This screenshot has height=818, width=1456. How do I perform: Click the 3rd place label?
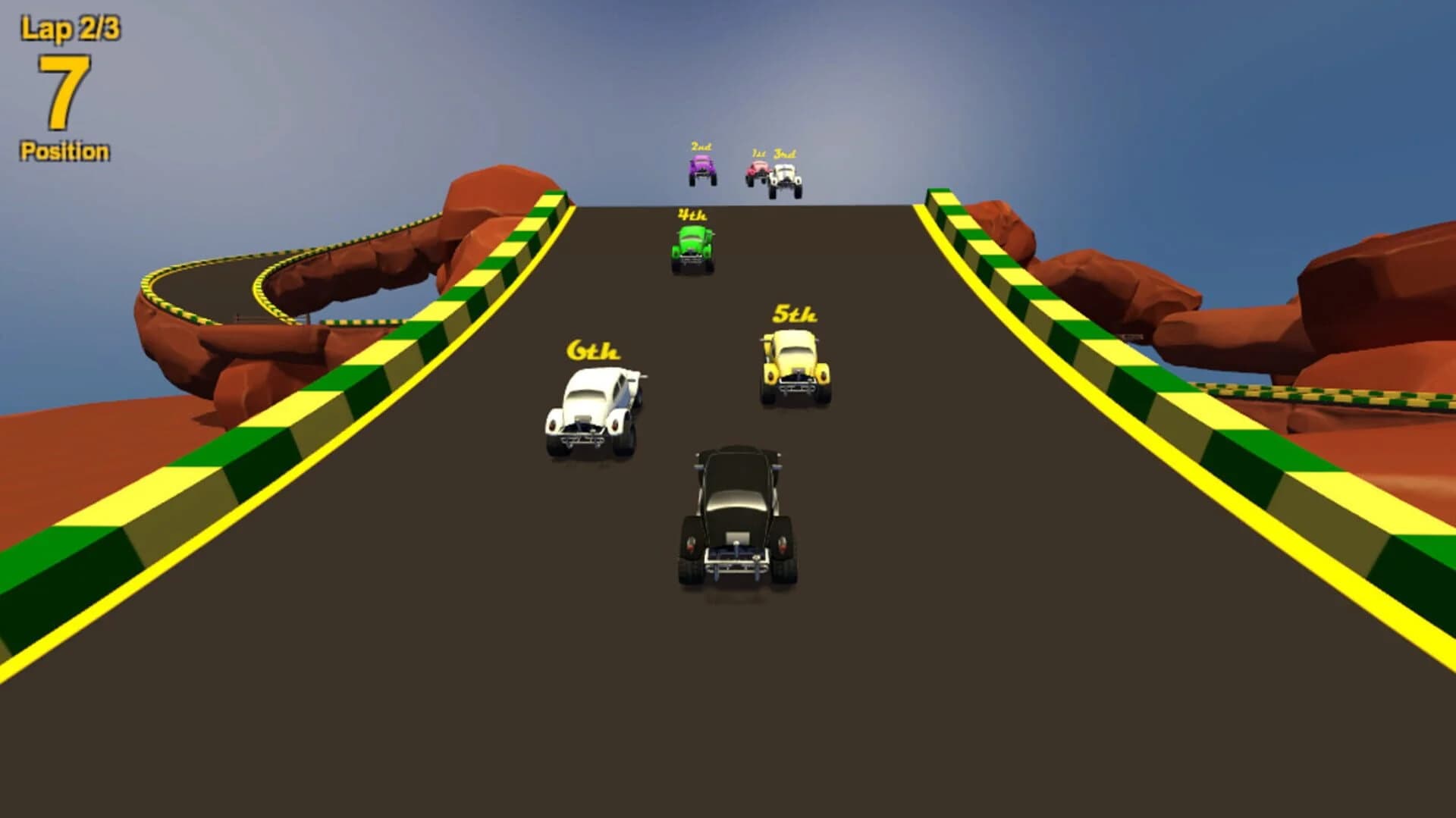(785, 155)
